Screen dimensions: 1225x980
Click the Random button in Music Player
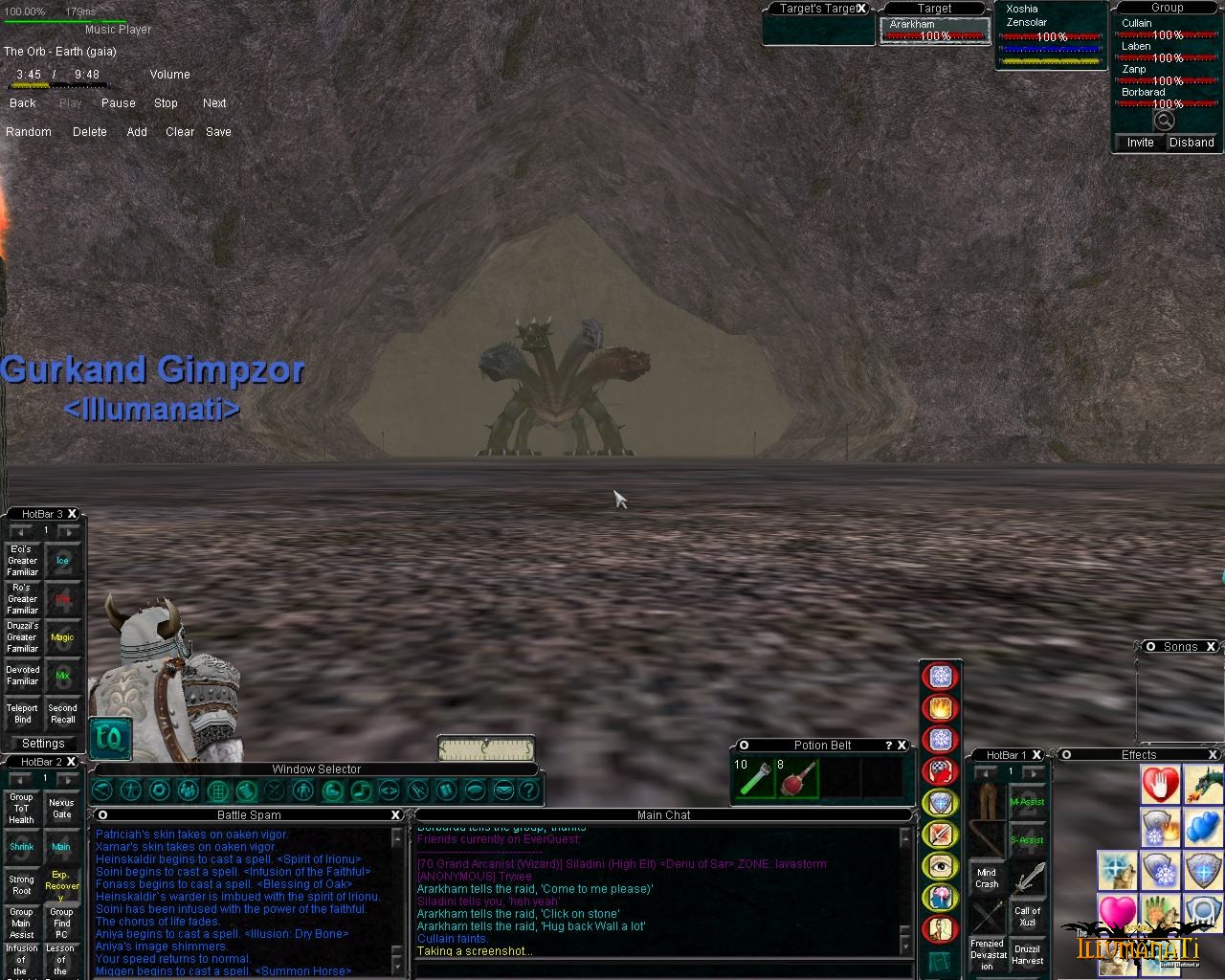click(29, 132)
